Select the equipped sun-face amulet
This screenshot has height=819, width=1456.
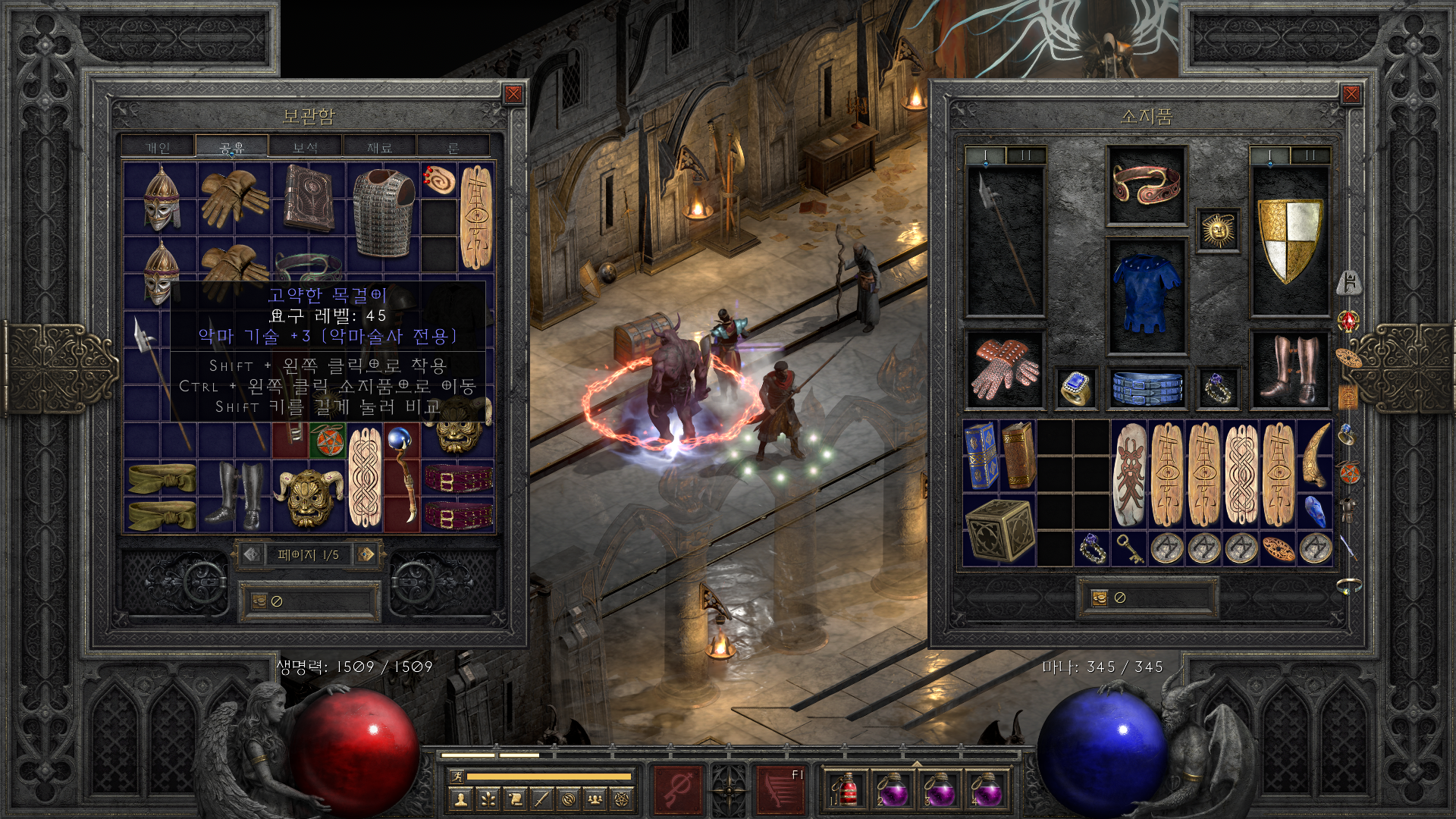(x=1218, y=230)
